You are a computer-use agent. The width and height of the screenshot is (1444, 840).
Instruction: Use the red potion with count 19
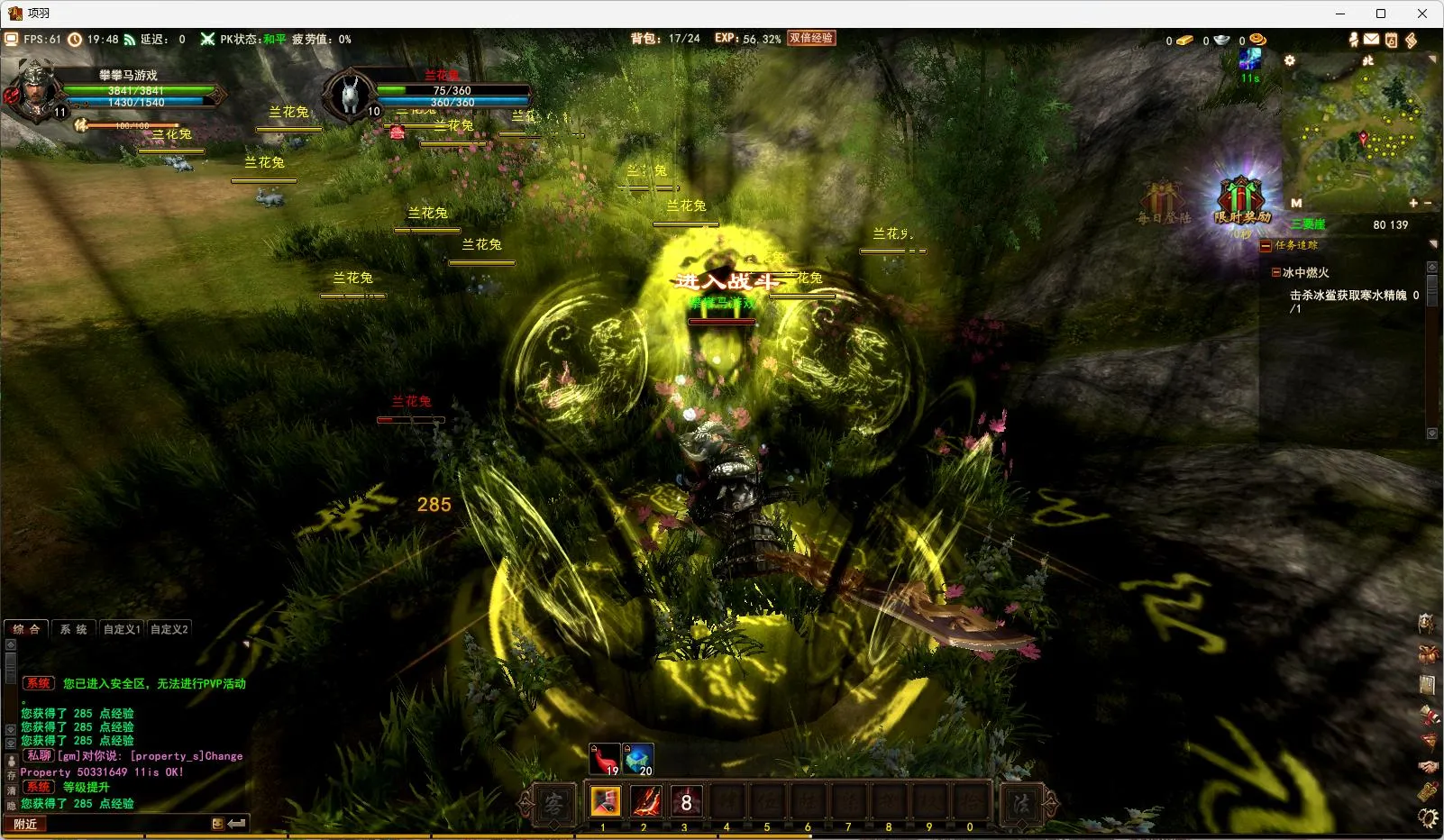coord(605,759)
